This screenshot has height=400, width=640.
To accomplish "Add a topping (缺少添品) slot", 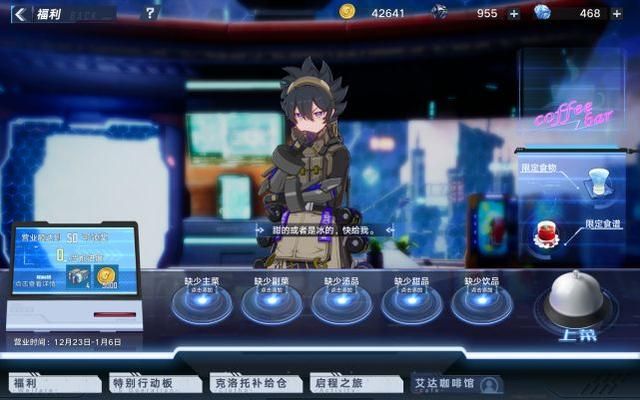I will 341,302.
